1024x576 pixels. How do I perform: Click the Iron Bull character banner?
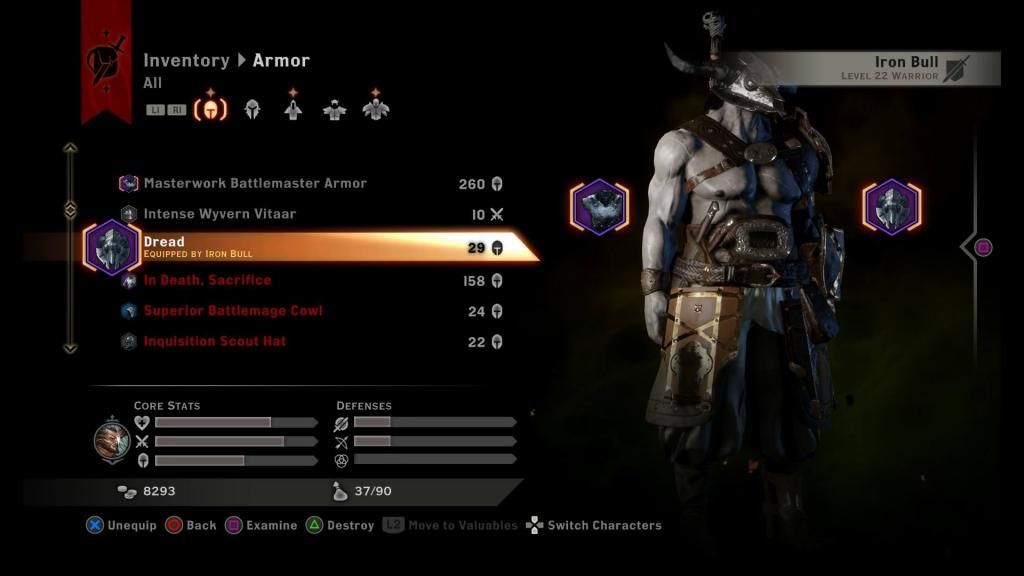(878, 68)
